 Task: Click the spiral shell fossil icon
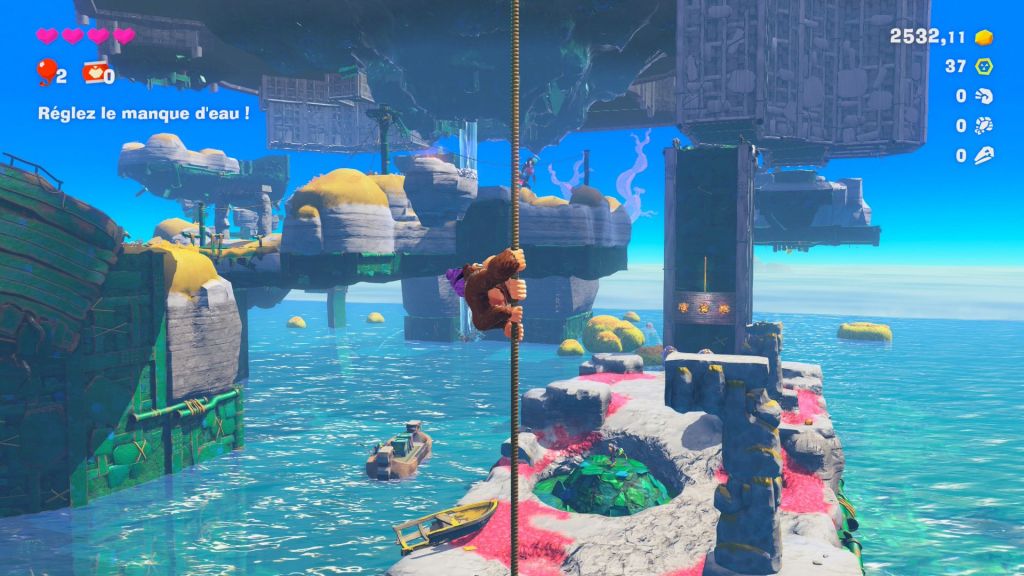point(985,96)
